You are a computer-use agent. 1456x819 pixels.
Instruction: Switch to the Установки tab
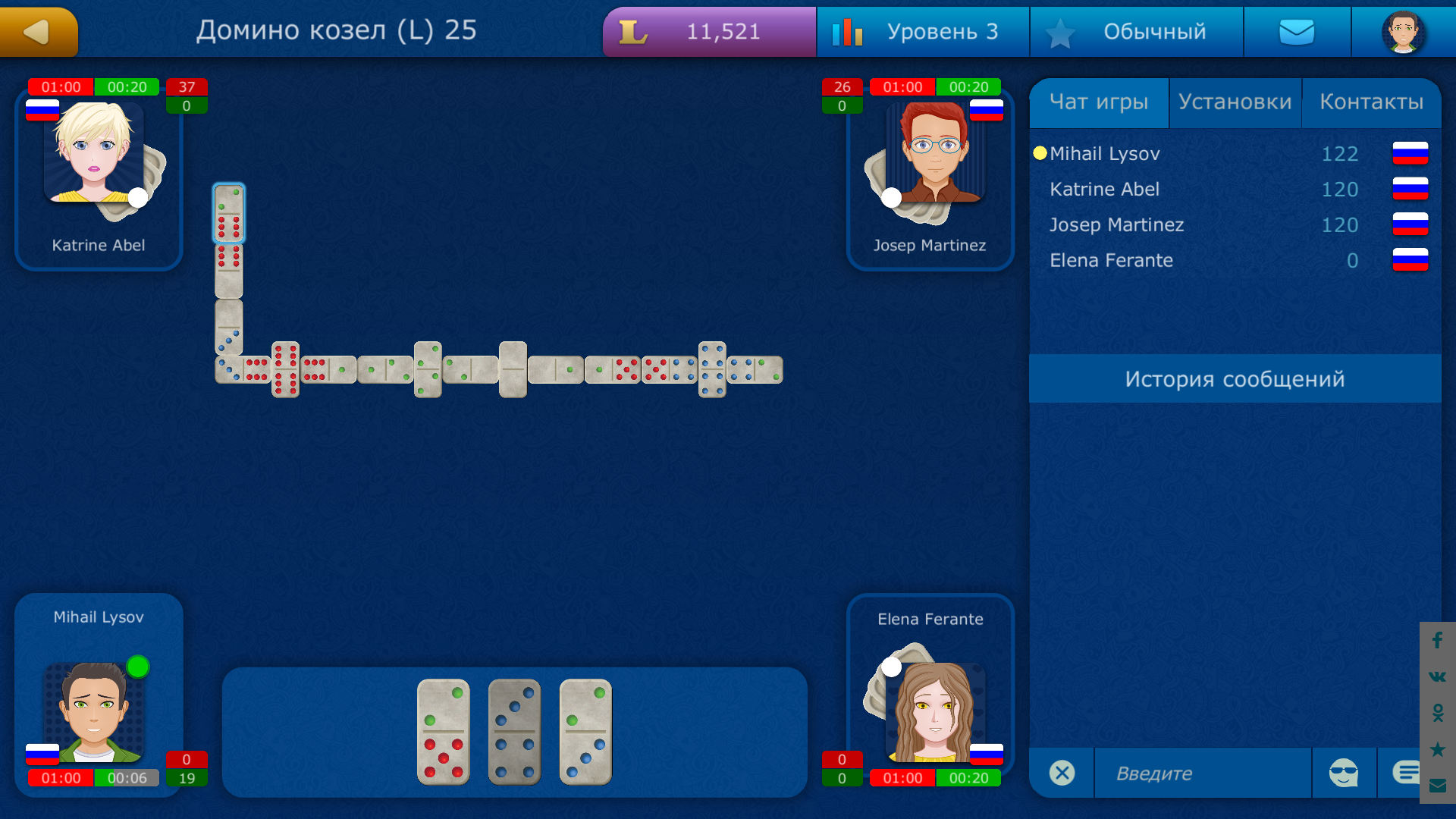[1235, 101]
